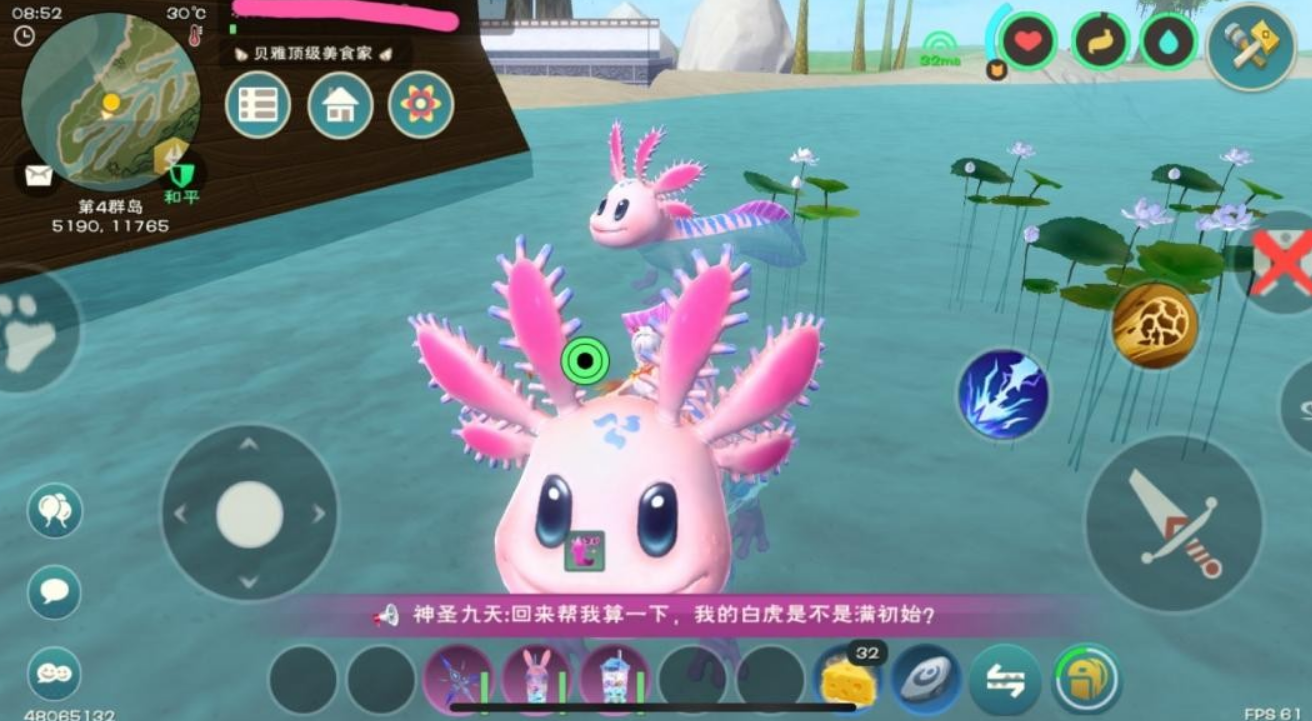The image size is (1312, 721).
Task: Activate the blue lightning skill
Action: coord(1003,393)
